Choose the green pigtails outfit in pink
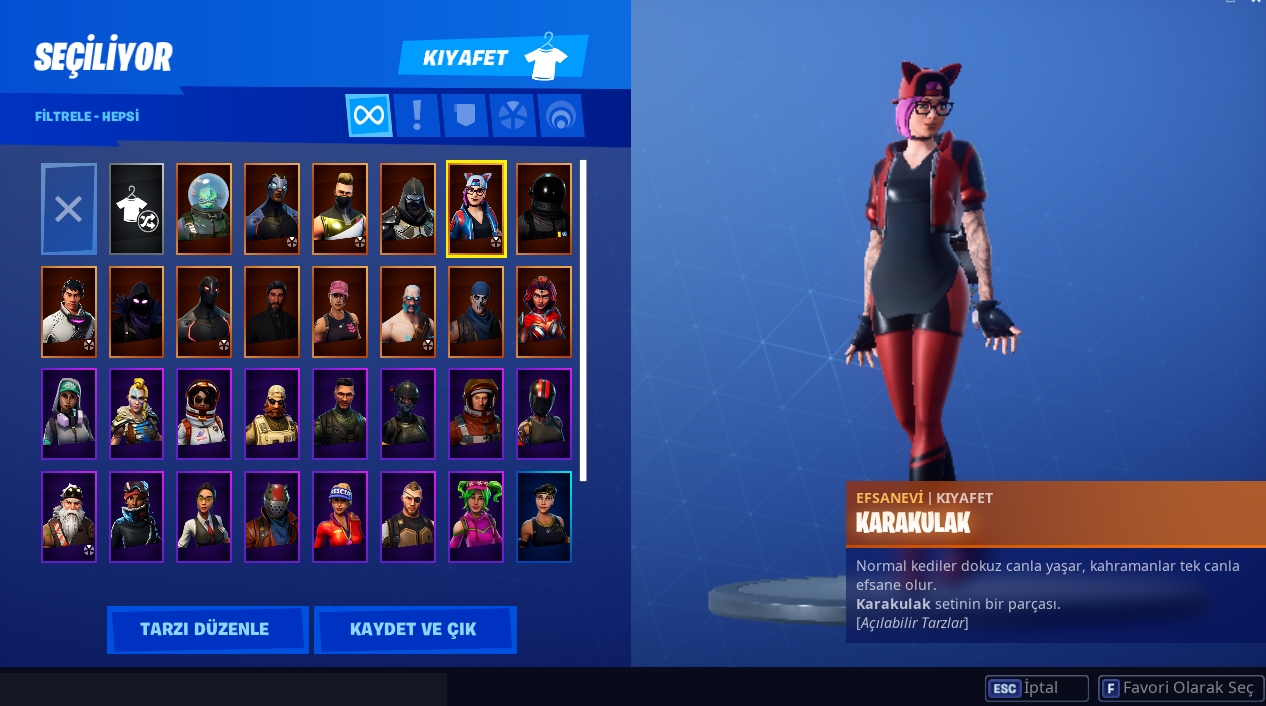This screenshot has height=706, width=1266. [x=476, y=516]
